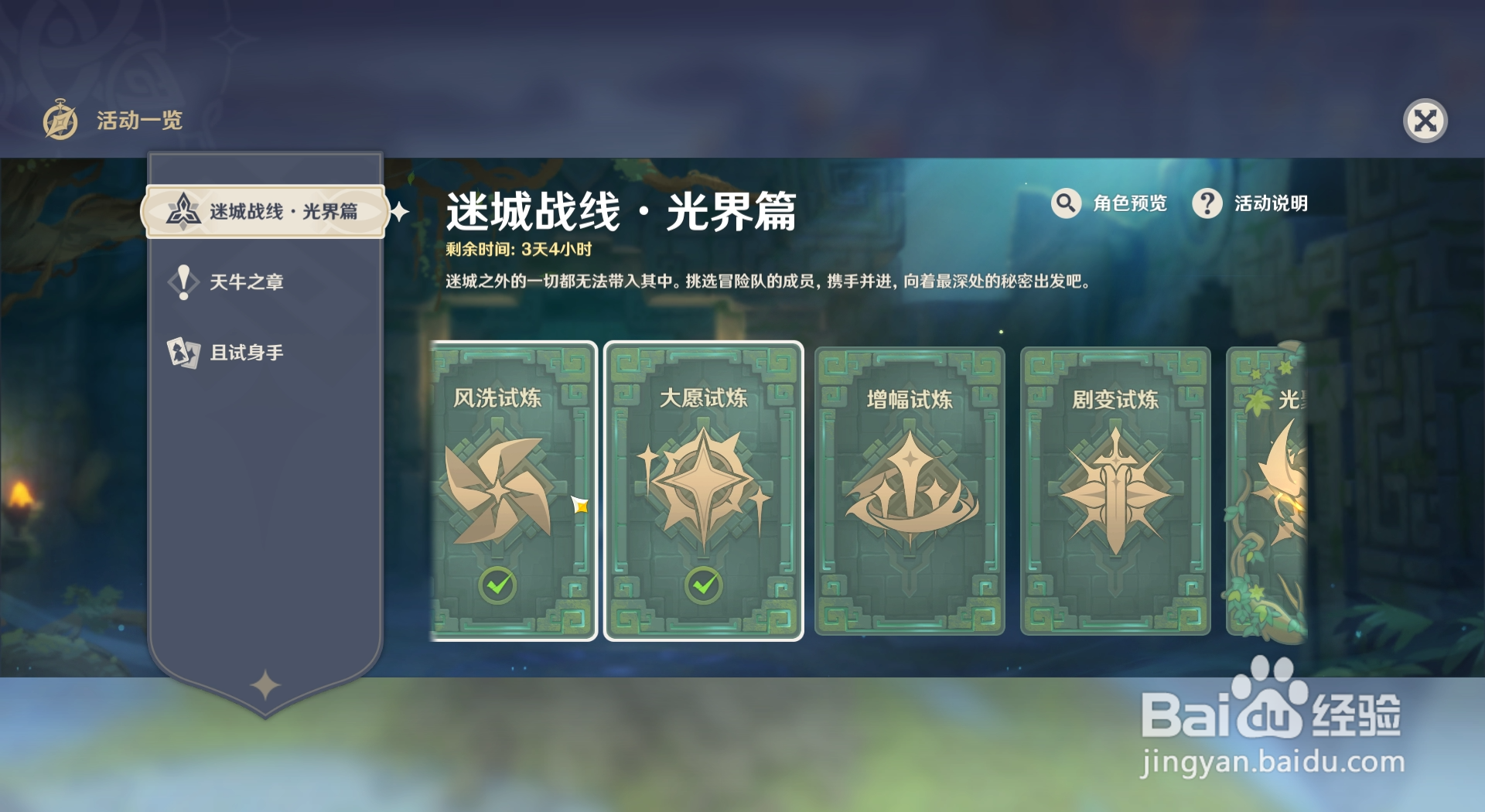Switch to the 且试身手 tab
The width and height of the screenshot is (1485, 812).
click(x=247, y=352)
